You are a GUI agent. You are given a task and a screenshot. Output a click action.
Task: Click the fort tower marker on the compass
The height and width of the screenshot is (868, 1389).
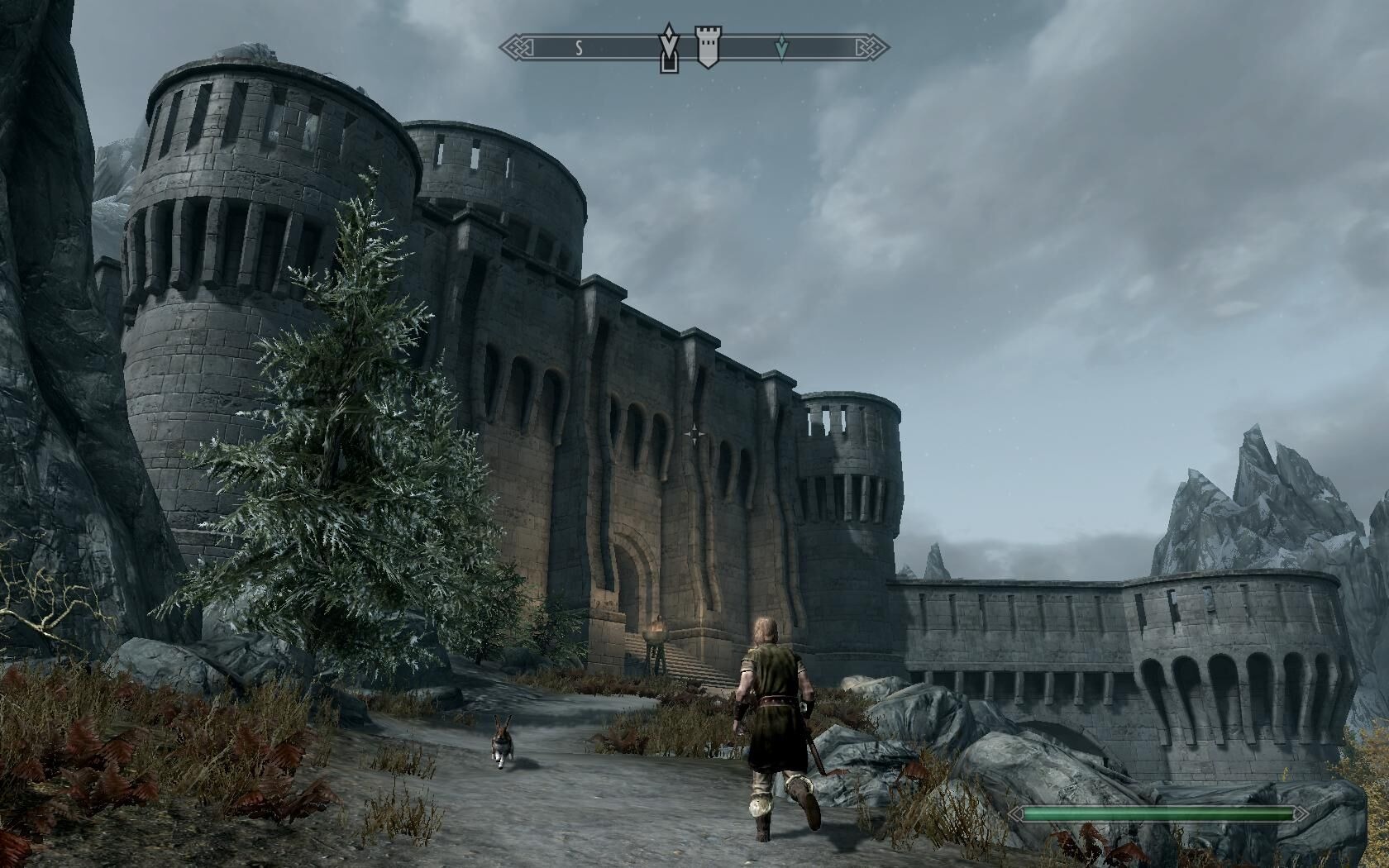click(707, 47)
